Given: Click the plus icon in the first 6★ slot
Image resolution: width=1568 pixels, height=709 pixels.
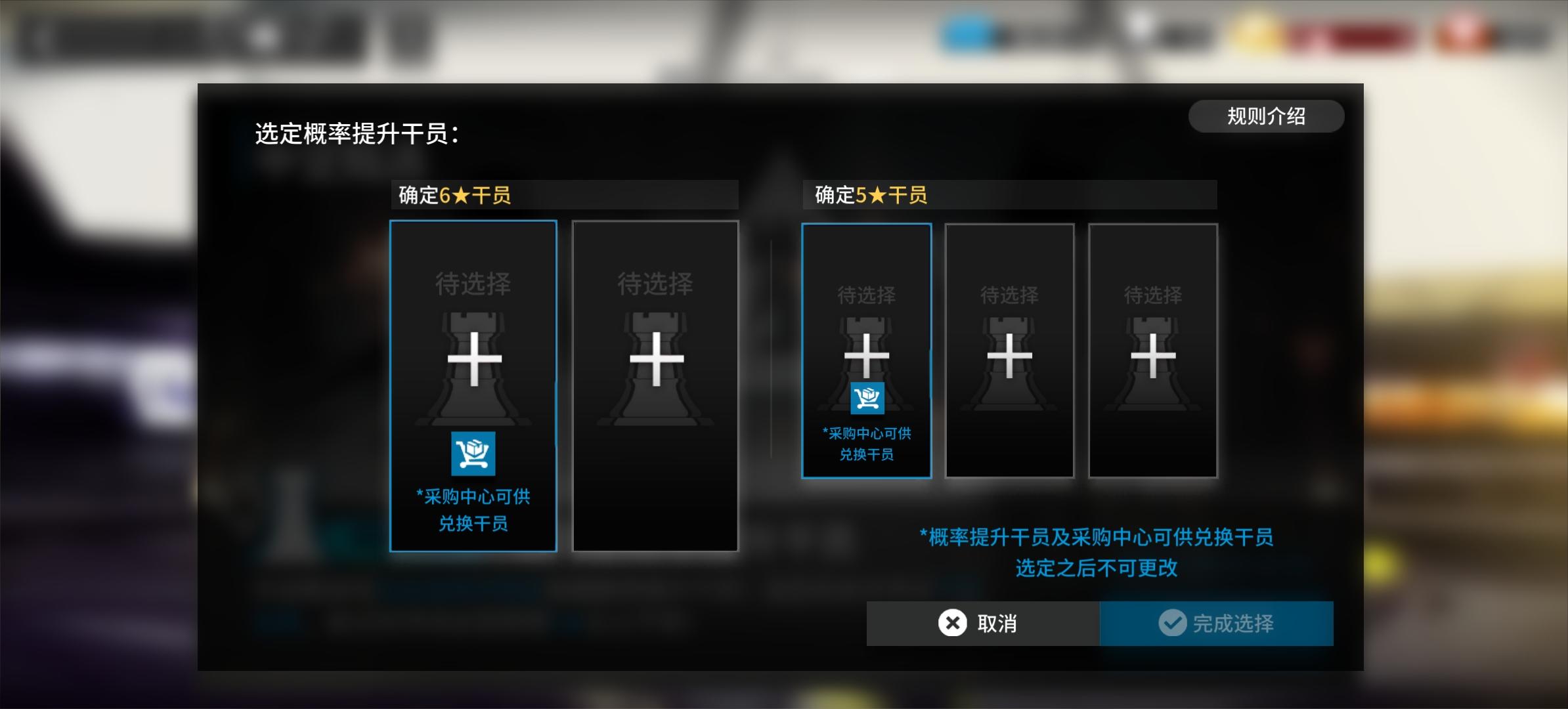Looking at the screenshot, I should pyautogui.click(x=474, y=360).
